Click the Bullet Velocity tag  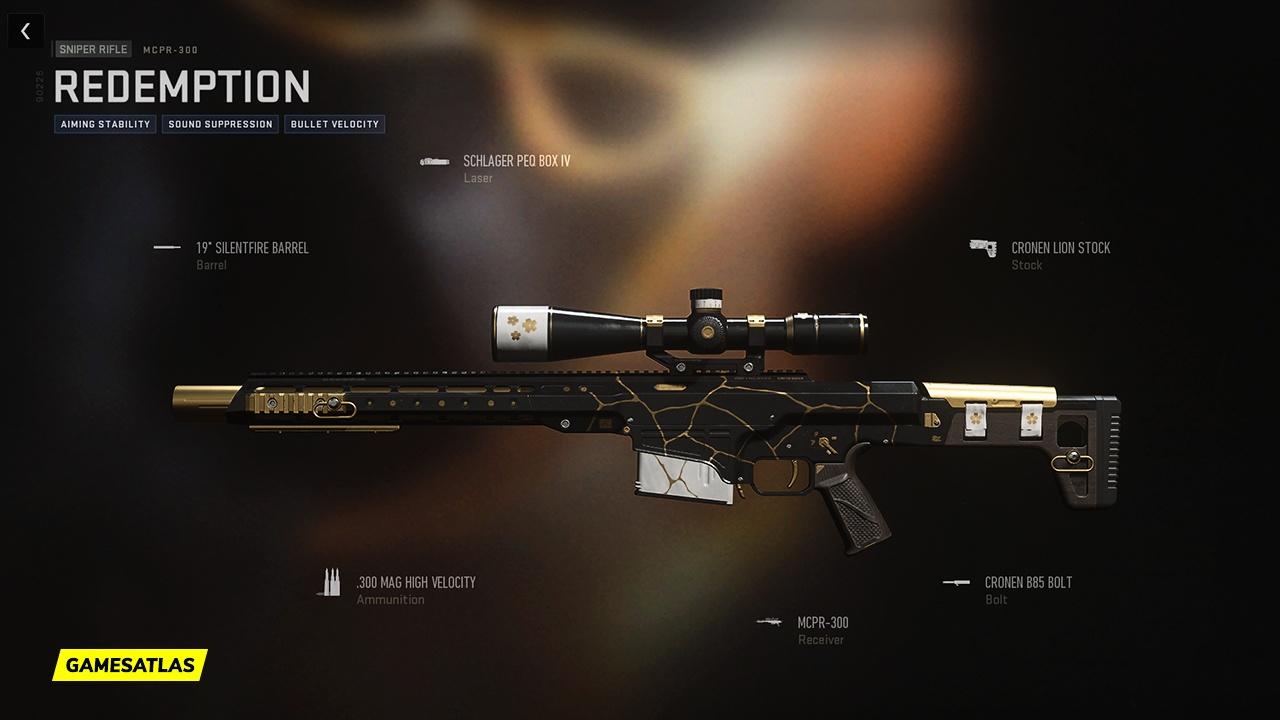(x=335, y=124)
